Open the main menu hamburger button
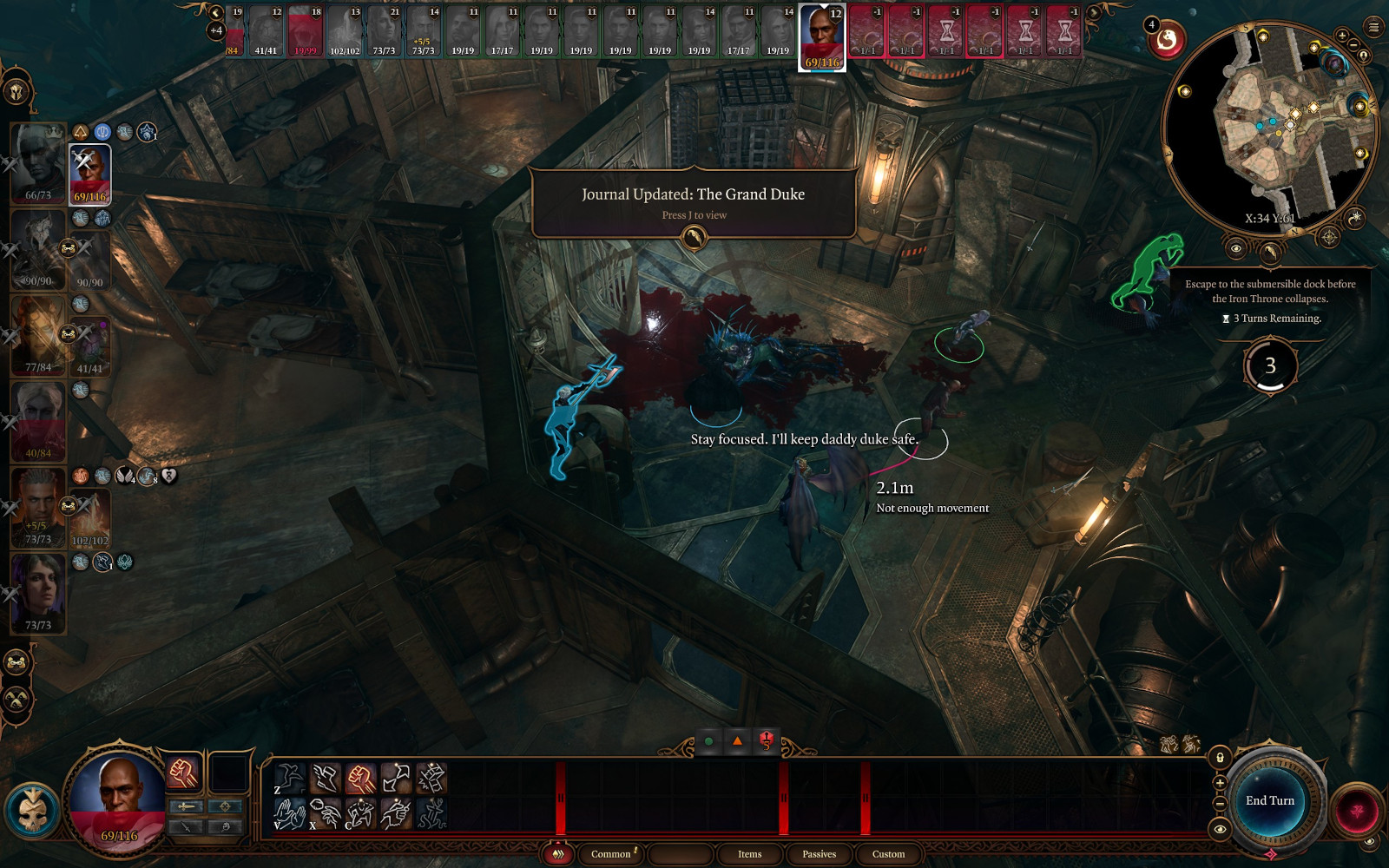 [1373, 28]
